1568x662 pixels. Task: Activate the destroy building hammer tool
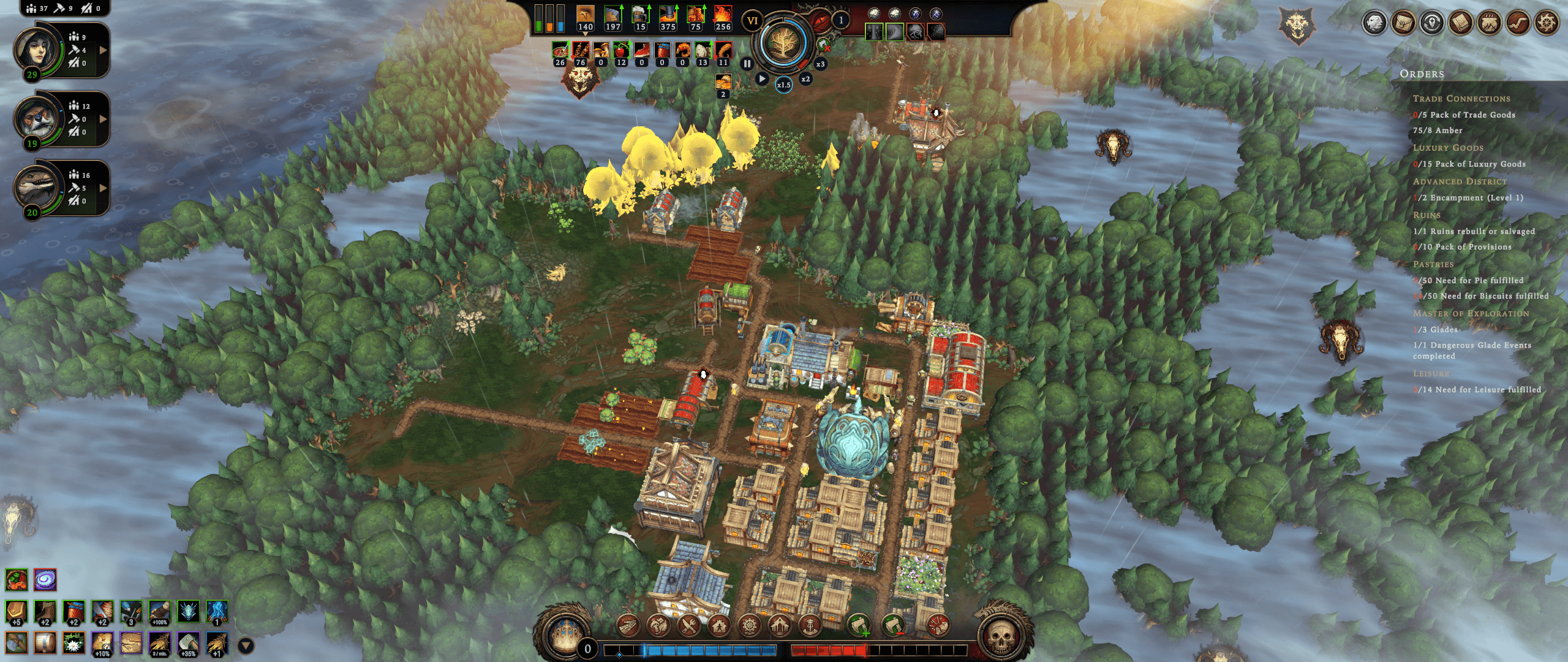click(937, 626)
